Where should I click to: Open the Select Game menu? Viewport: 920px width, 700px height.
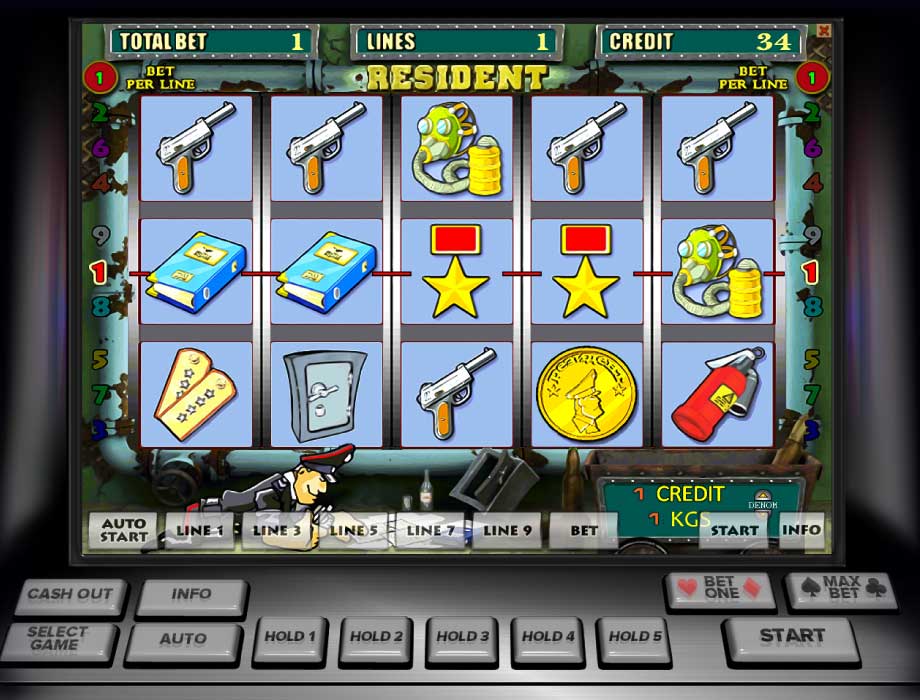coord(58,637)
